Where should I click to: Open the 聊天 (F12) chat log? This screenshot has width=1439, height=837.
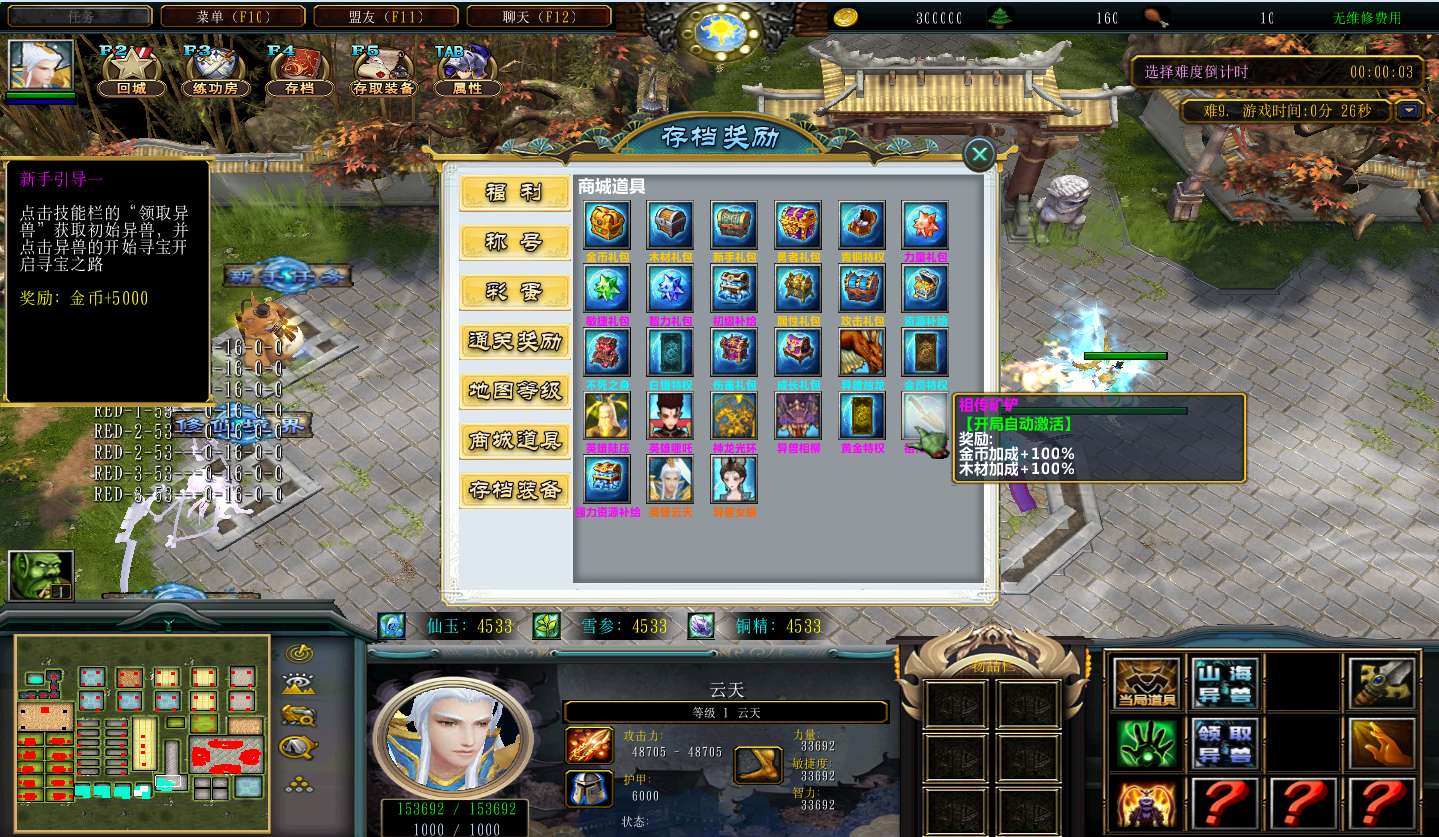pyautogui.click(x=539, y=16)
